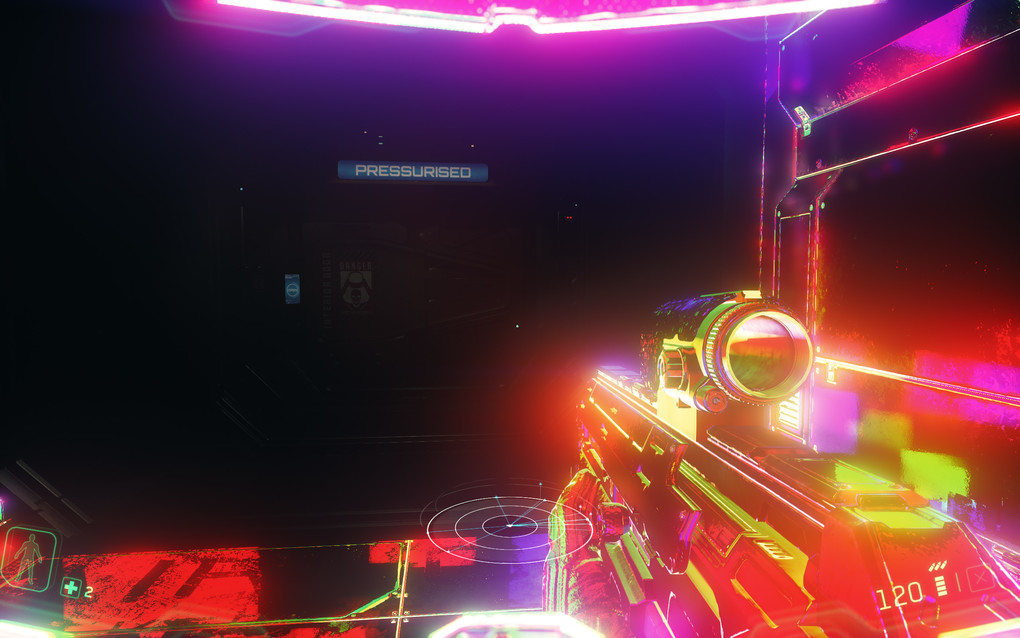Click the body status figure icon
This screenshot has height=638, width=1020.
click(x=27, y=558)
